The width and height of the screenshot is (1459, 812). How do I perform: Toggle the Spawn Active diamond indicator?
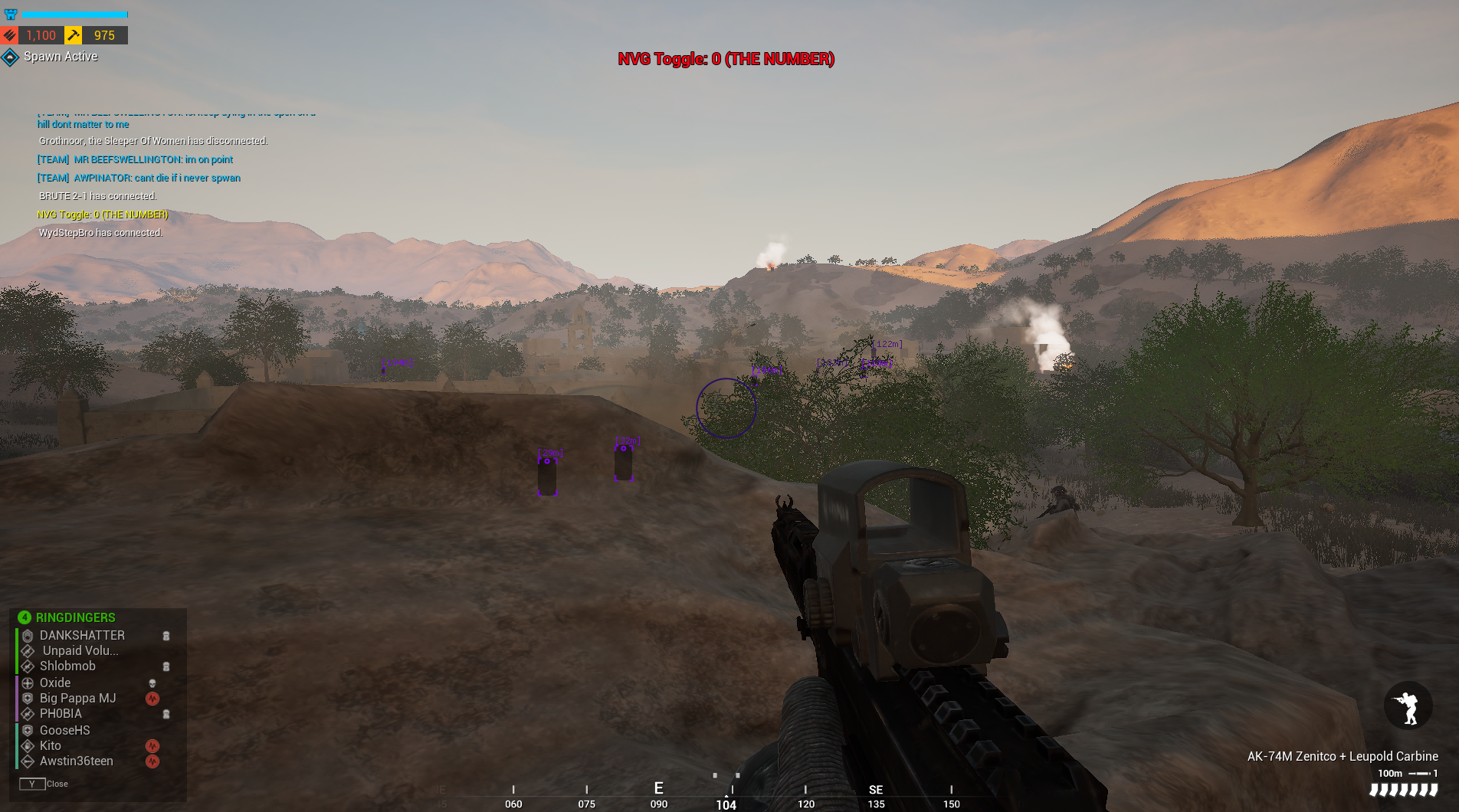coord(11,56)
